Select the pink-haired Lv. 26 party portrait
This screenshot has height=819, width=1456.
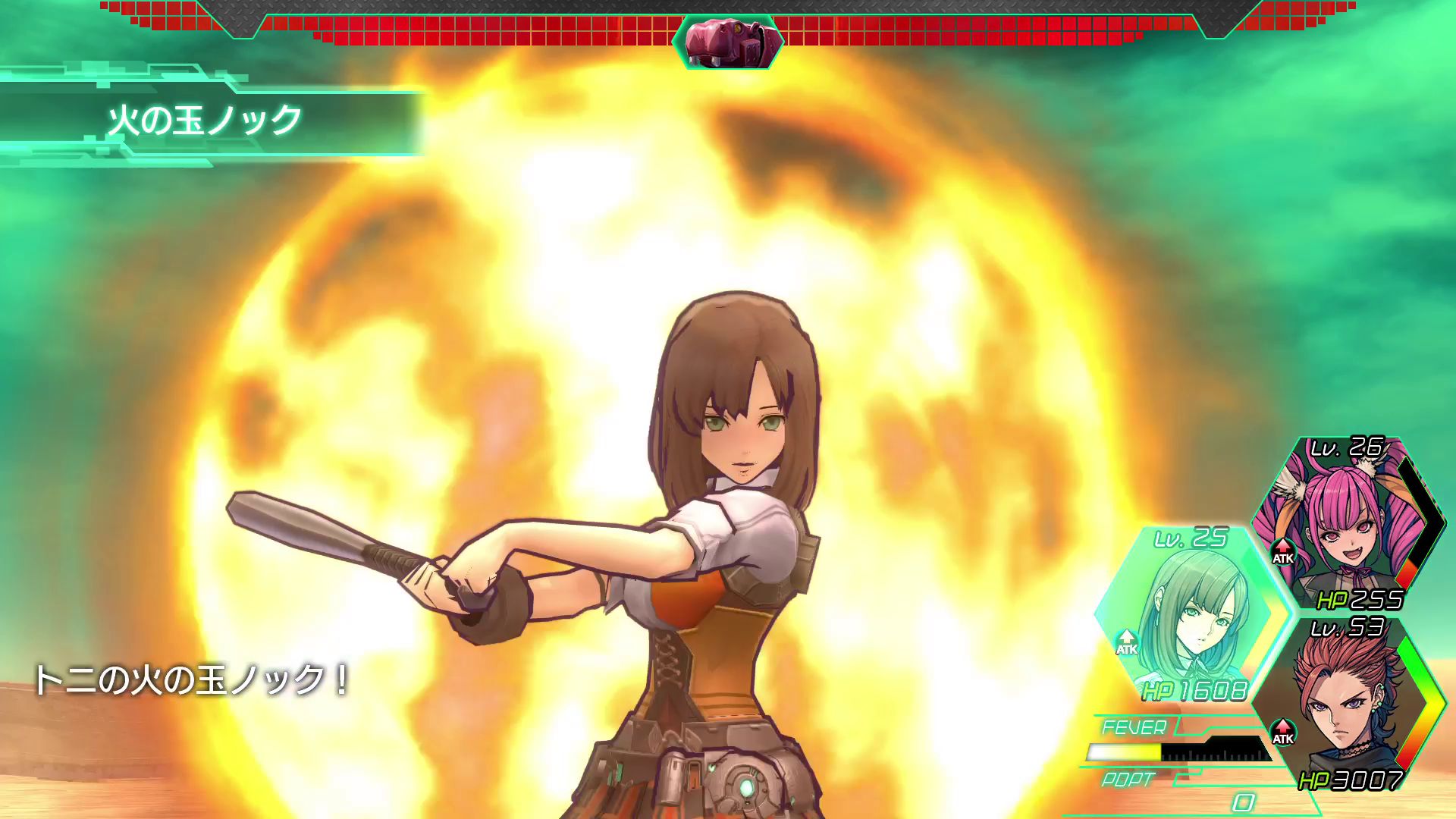tap(1346, 523)
